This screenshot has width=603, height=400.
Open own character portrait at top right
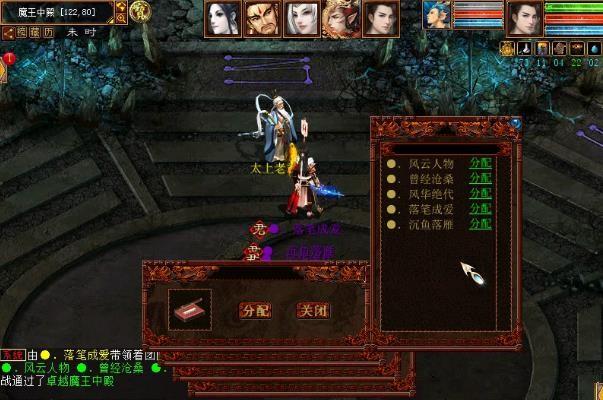click(x=524, y=18)
